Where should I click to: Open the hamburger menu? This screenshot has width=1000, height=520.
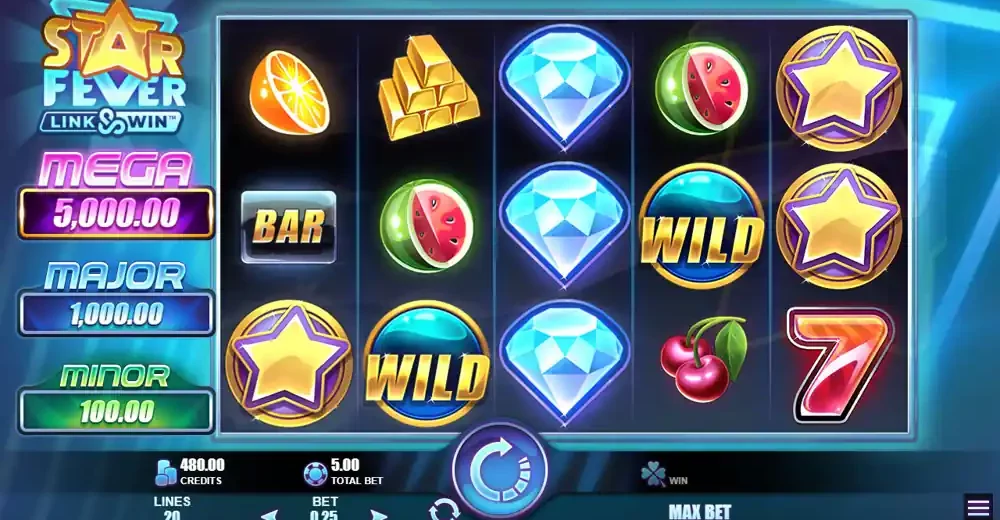click(x=978, y=507)
